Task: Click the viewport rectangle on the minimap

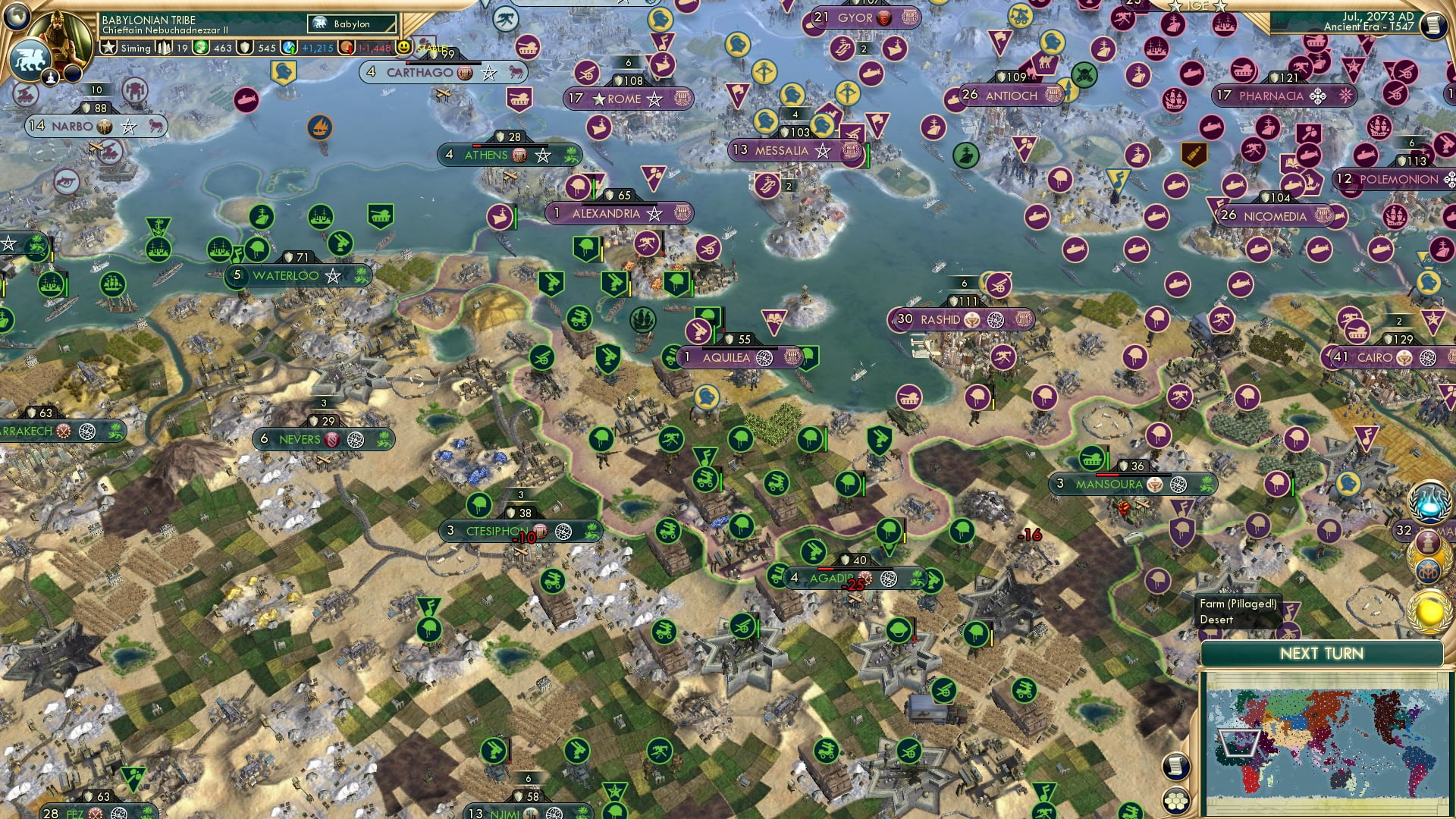Action: click(x=1239, y=742)
